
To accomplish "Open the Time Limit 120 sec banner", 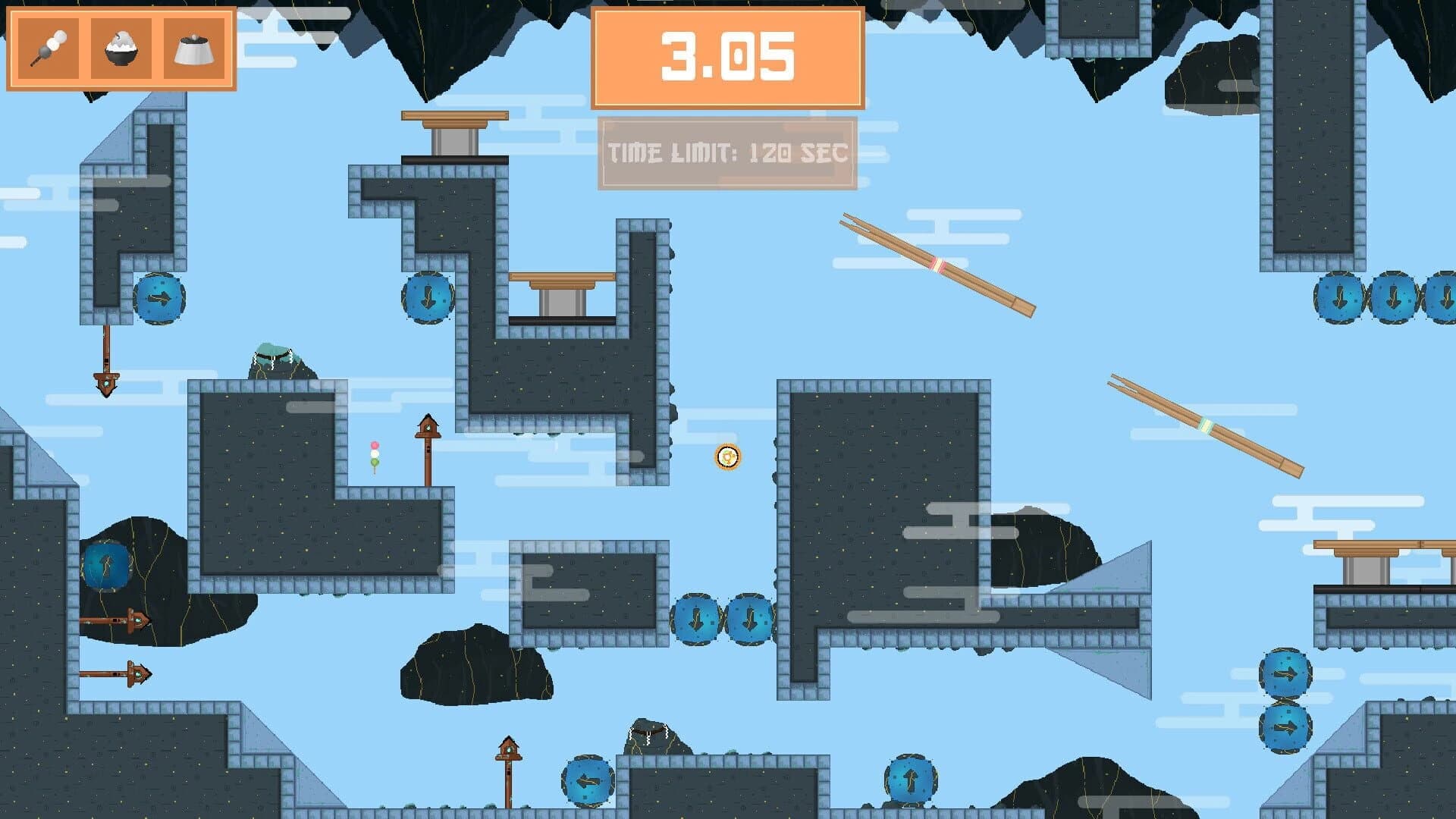I will tap(726, 152).
